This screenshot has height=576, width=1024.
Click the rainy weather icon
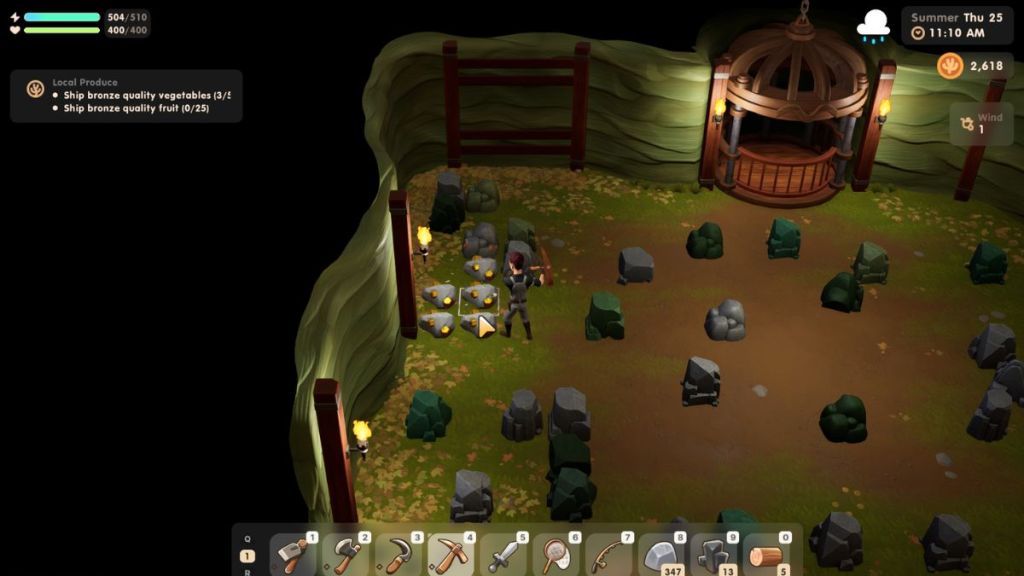pos(874,25)
